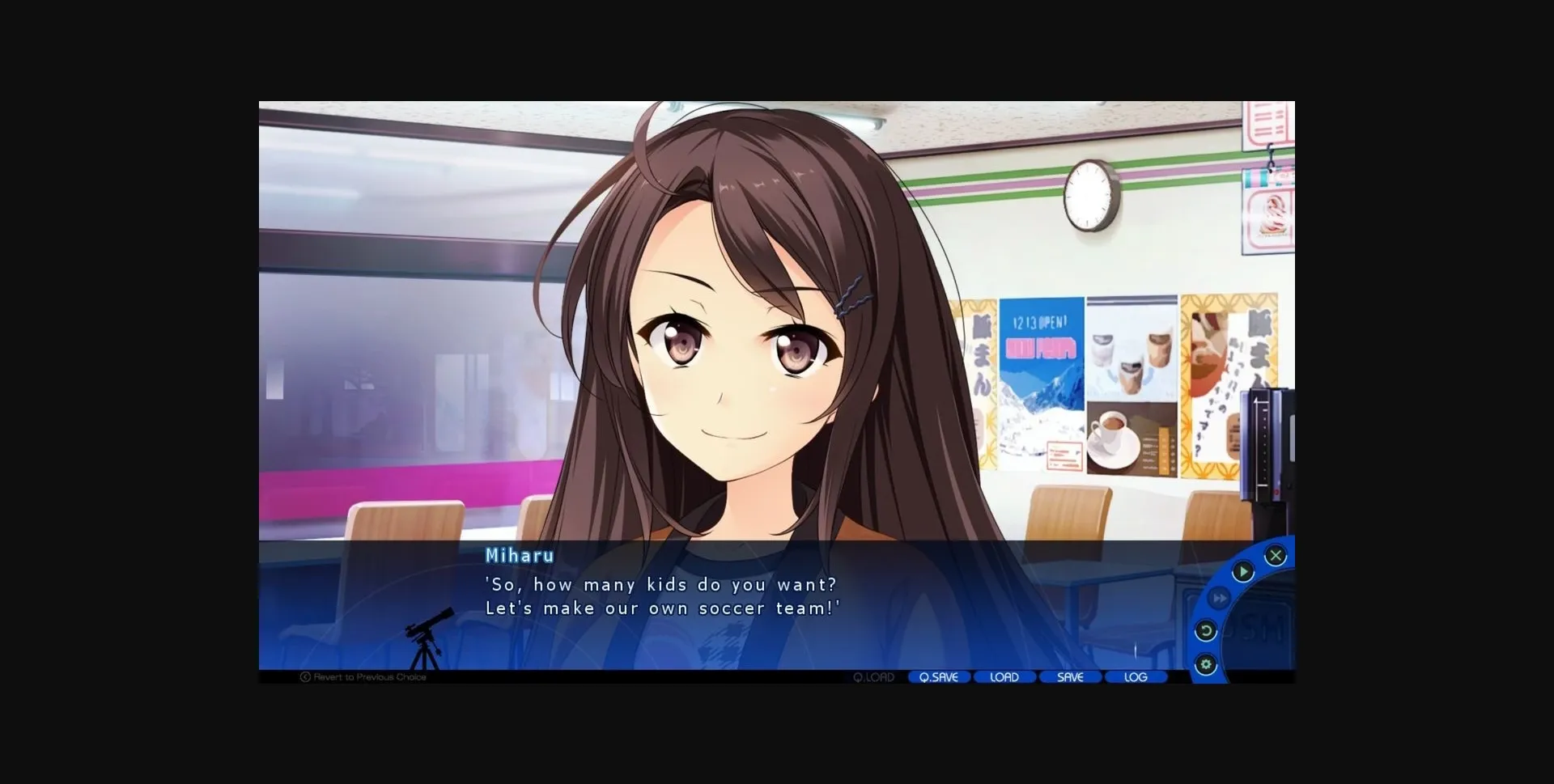Open game settings via the gear icon
Screen dimensions: 1554x784
[x=1206, y=664]
